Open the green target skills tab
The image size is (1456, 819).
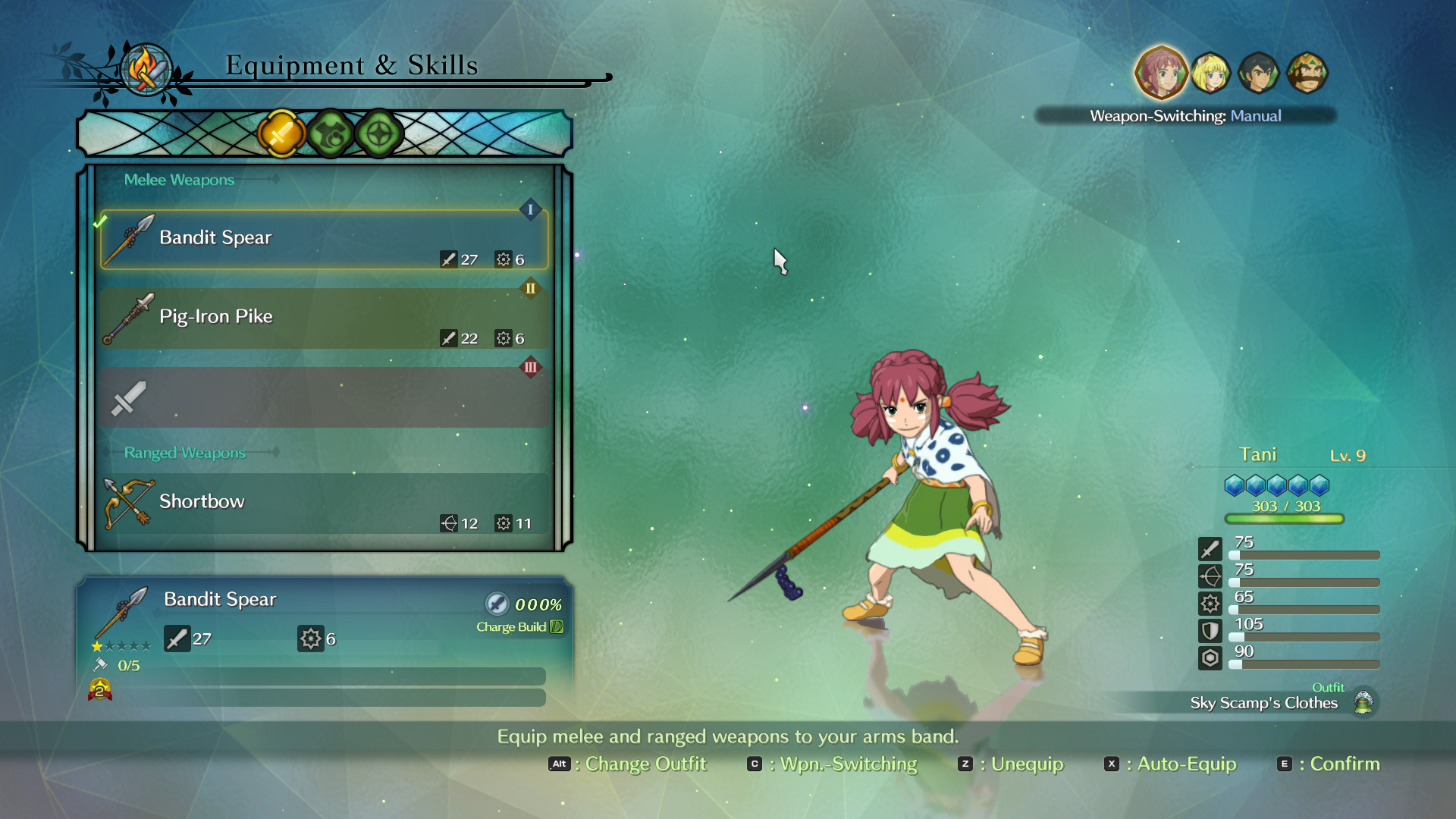point(379,134)
